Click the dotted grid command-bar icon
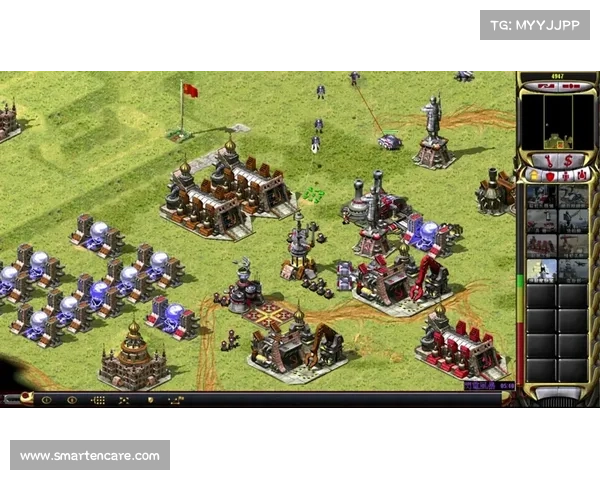 (98, 399)
